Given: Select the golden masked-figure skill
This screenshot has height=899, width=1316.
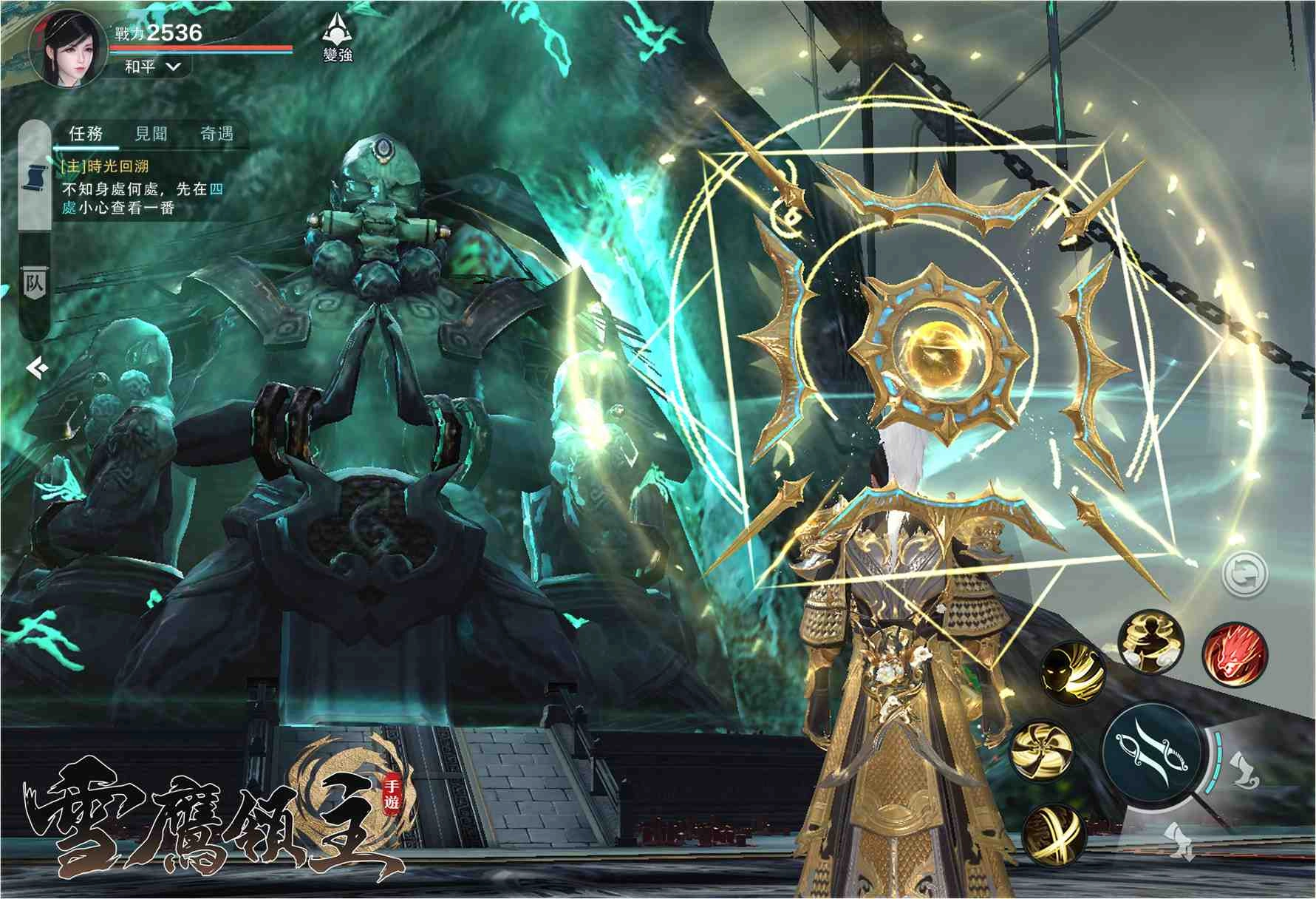Looking at the screenshot, I should click(1073, 672).
